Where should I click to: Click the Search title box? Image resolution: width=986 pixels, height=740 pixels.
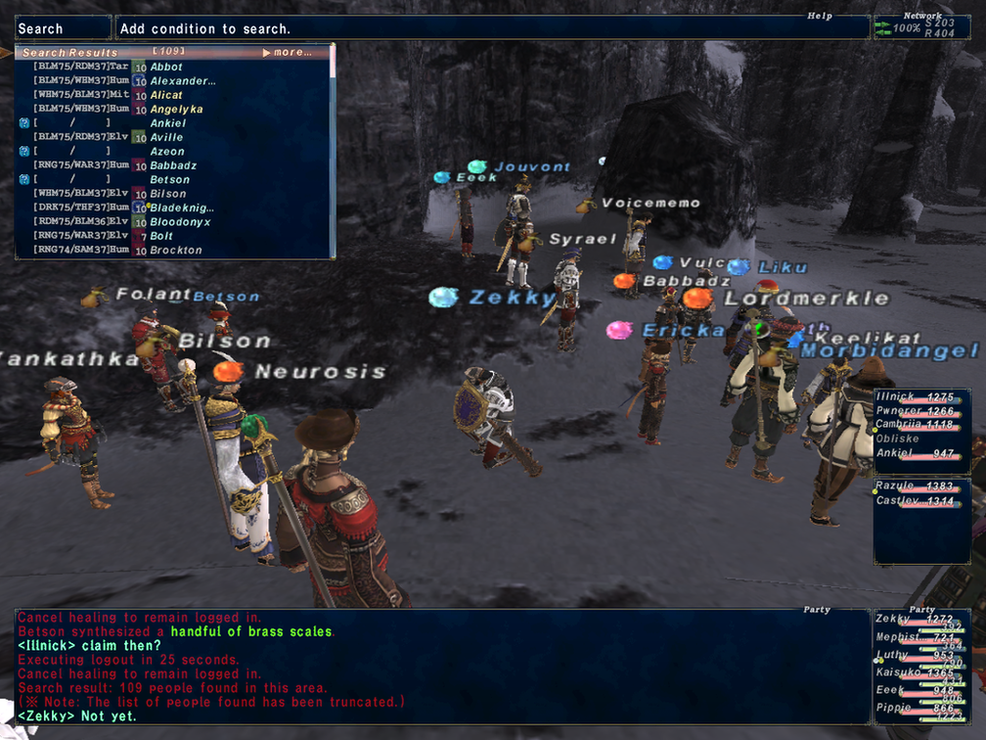coord(64,28)
